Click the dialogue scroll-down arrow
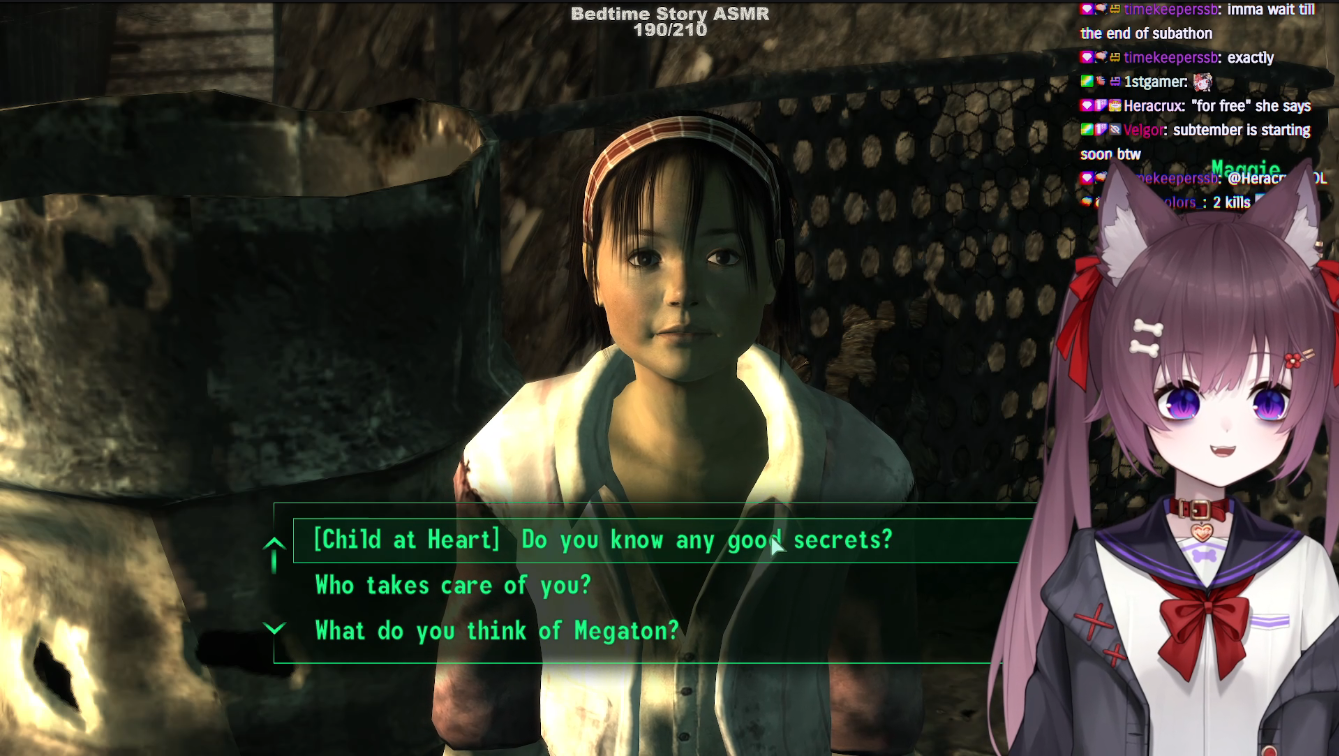The width and height of the screenshot is (1339, 756). [x=274, y=629]
